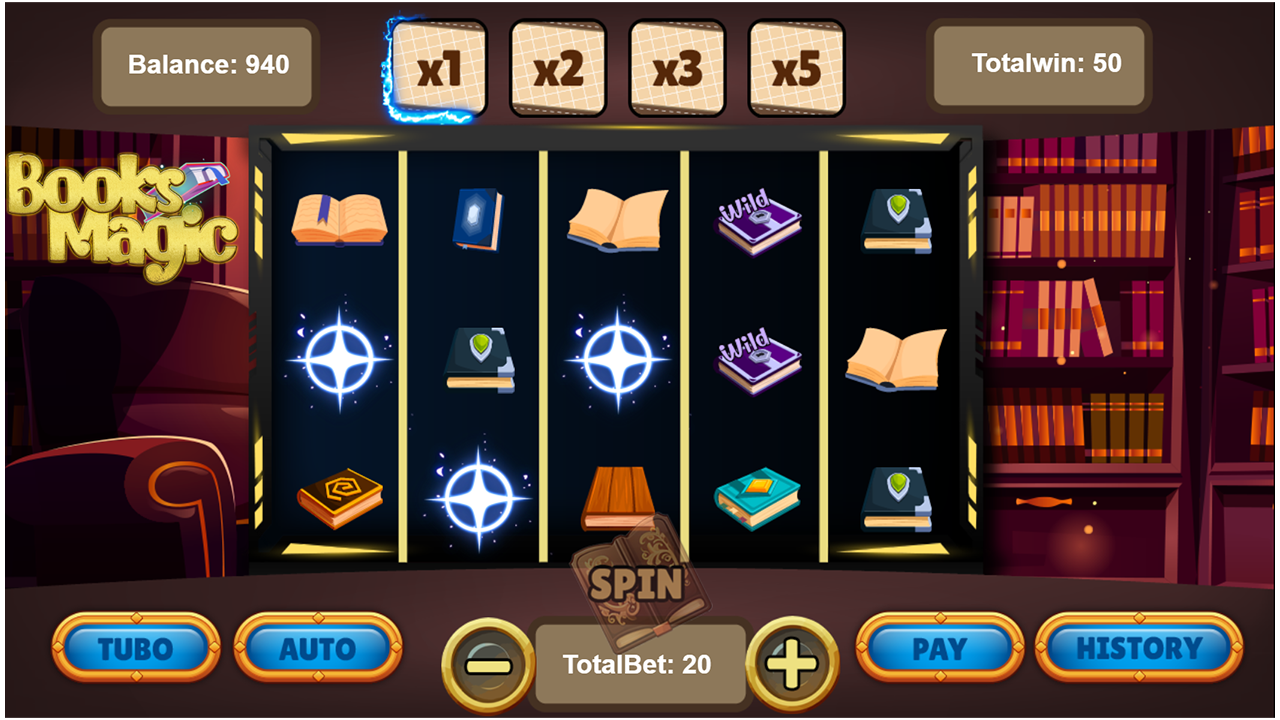
Task: Activate the x2 multiplier card
Action: point(558,65)
